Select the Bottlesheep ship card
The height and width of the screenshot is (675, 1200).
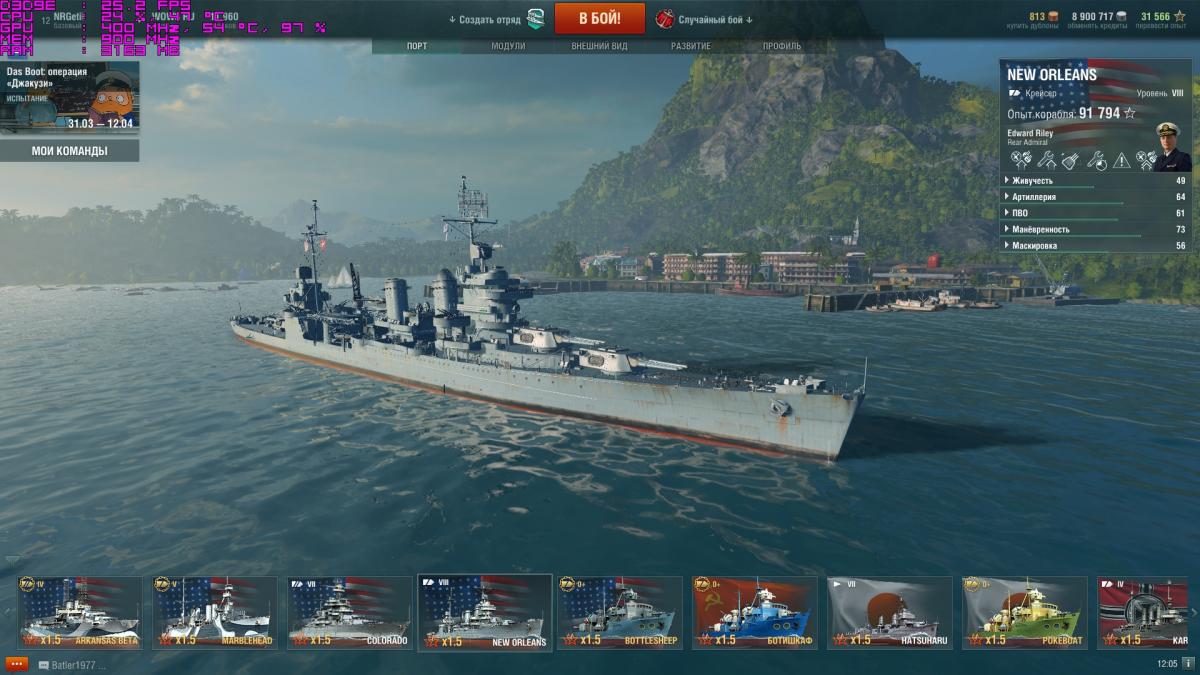click(619, 612)
